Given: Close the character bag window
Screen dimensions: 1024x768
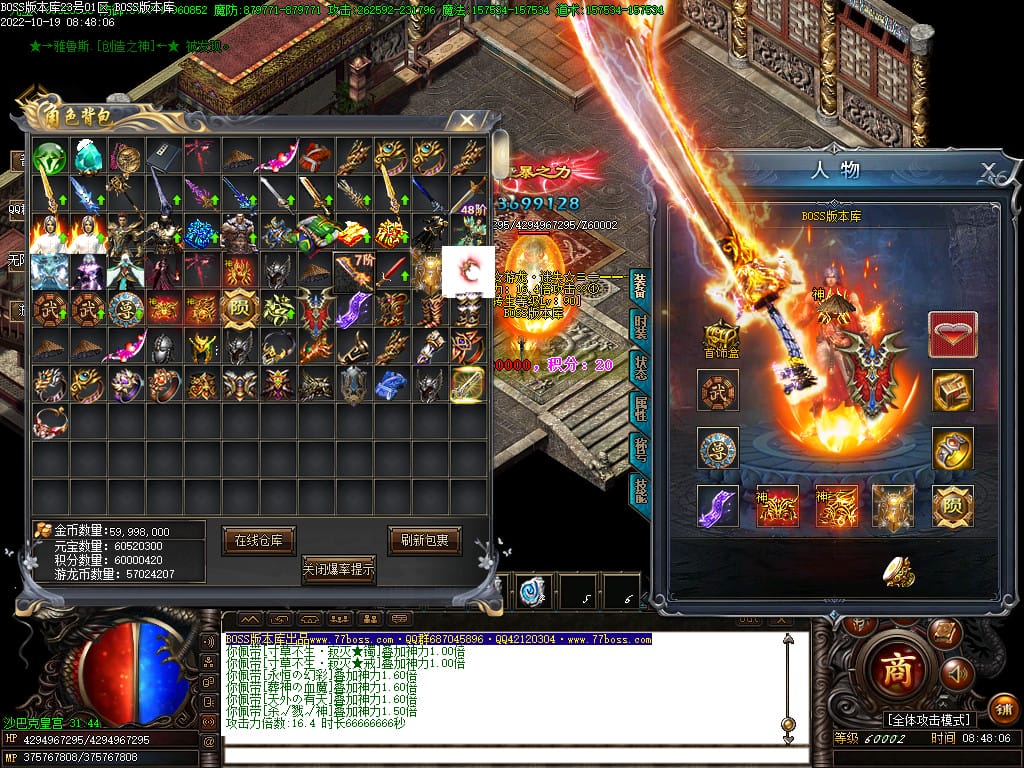Looking at the screenshot, I should point(466,120).
